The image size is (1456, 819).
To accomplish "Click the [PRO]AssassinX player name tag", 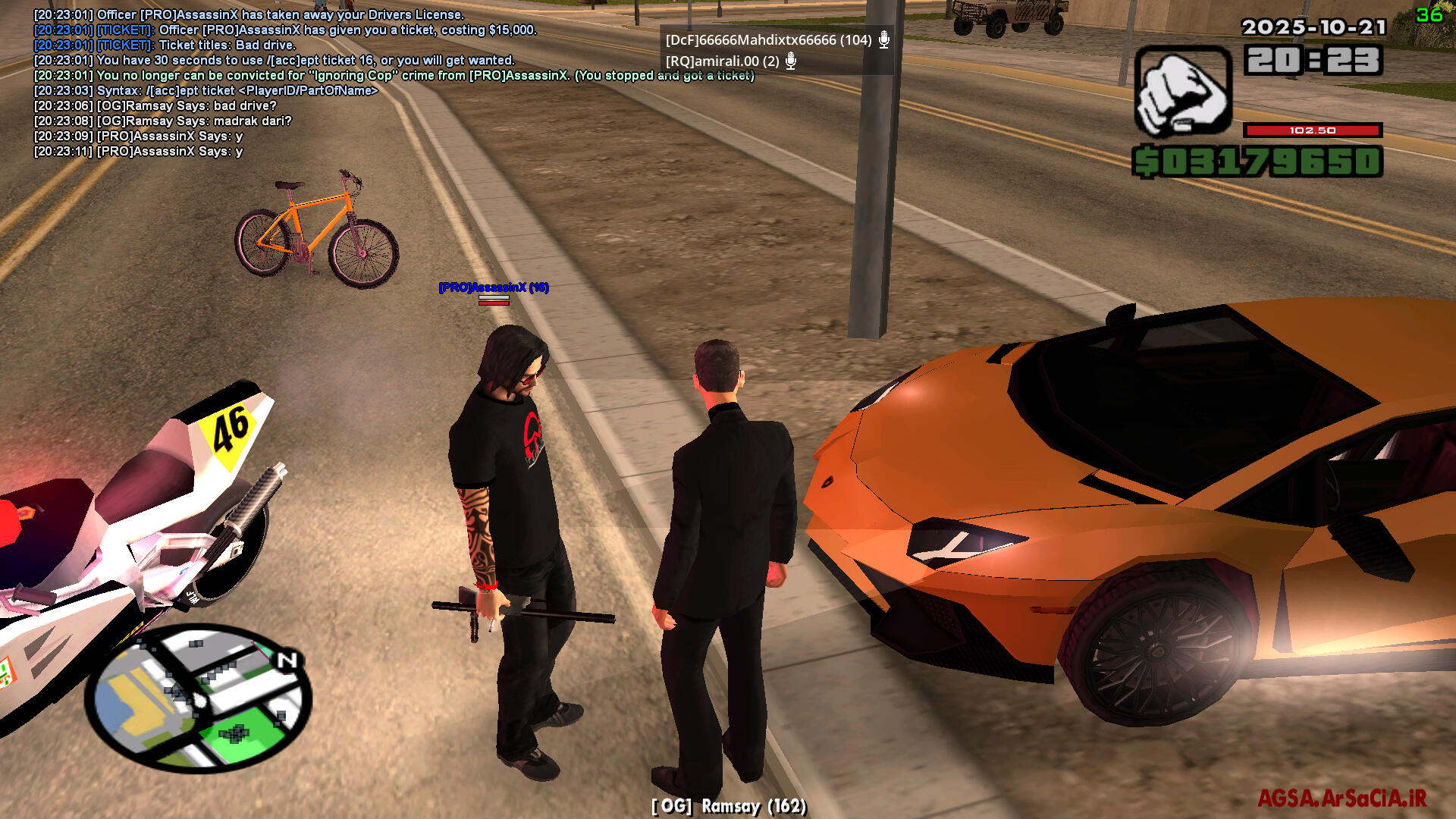I will click(x=494, y=287).
